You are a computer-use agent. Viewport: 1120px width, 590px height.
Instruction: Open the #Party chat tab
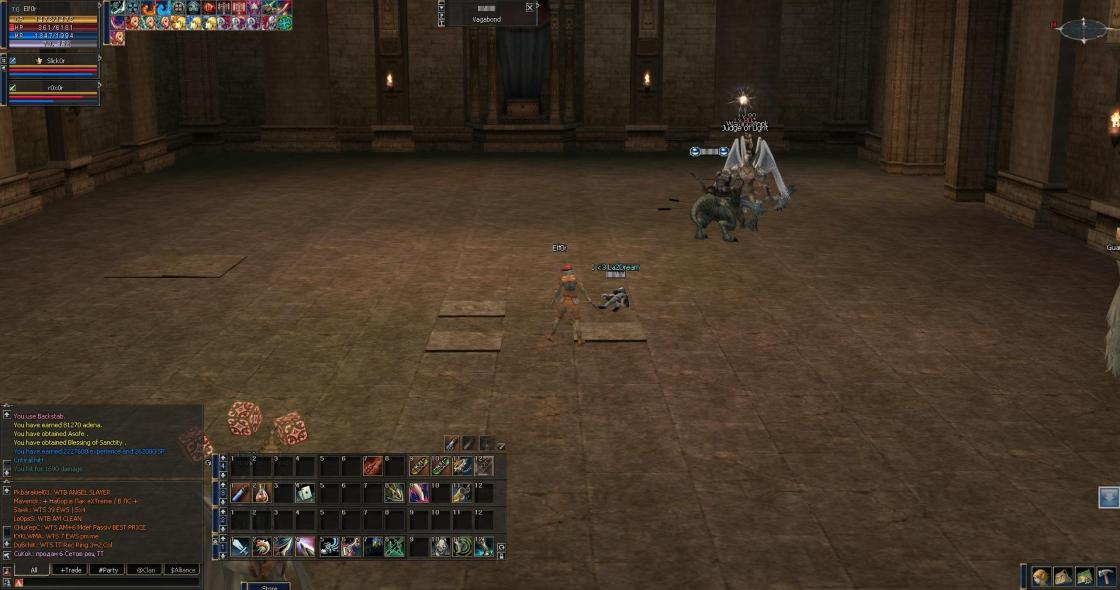coord(107,570)
